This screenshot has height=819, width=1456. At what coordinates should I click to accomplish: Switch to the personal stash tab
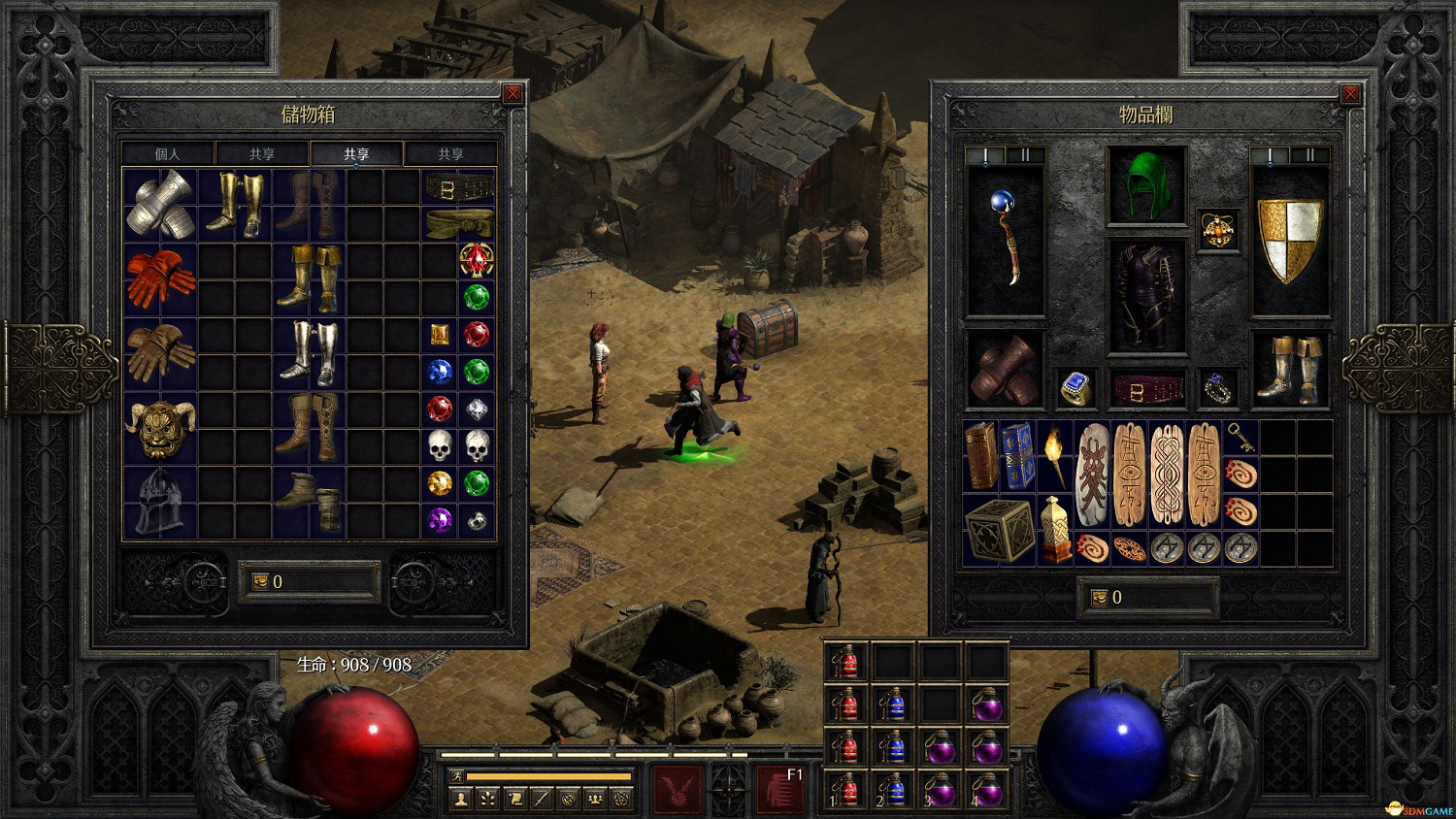168,154
